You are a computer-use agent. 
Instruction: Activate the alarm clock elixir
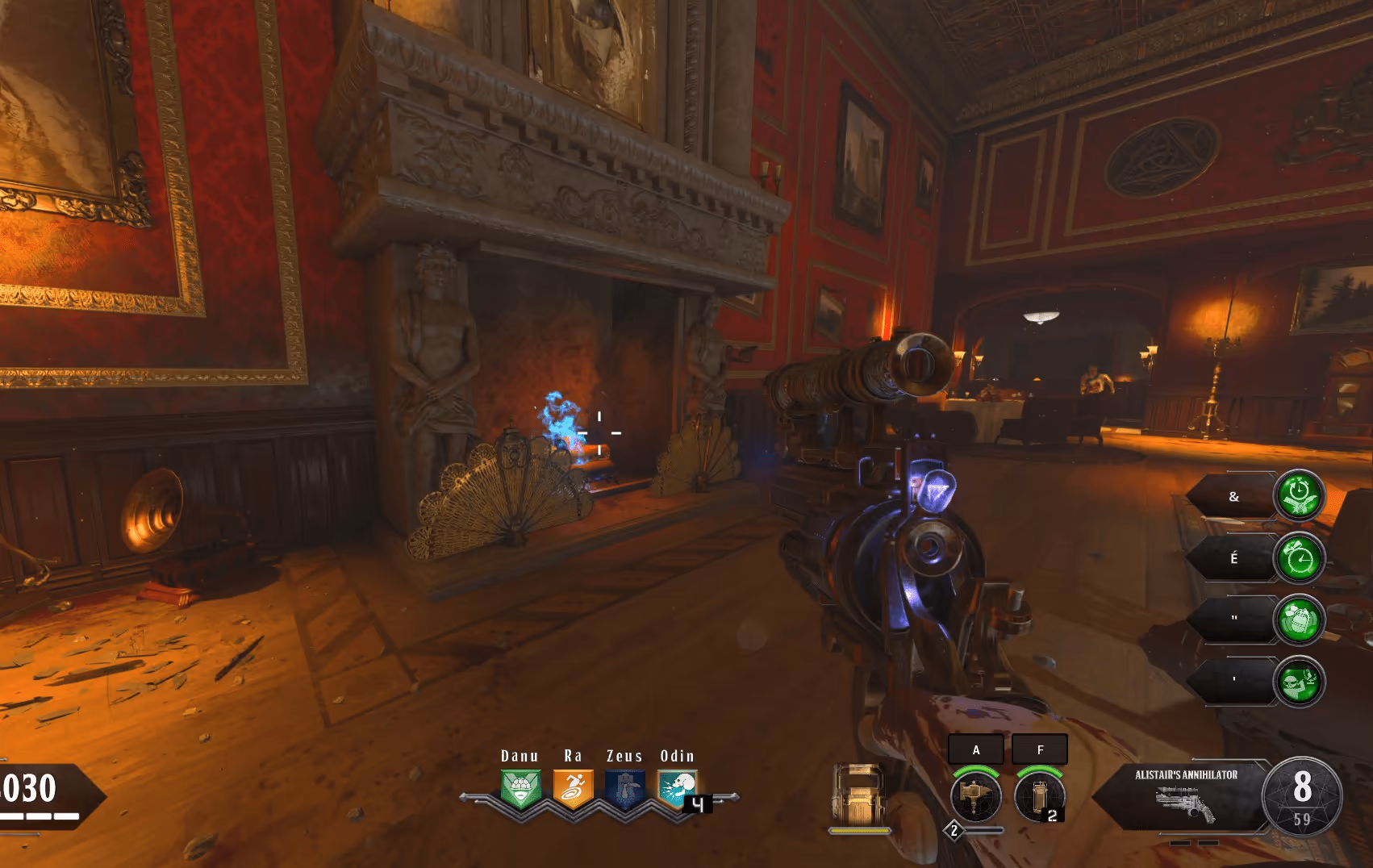pyautogui.click(x=1299, y=558)
